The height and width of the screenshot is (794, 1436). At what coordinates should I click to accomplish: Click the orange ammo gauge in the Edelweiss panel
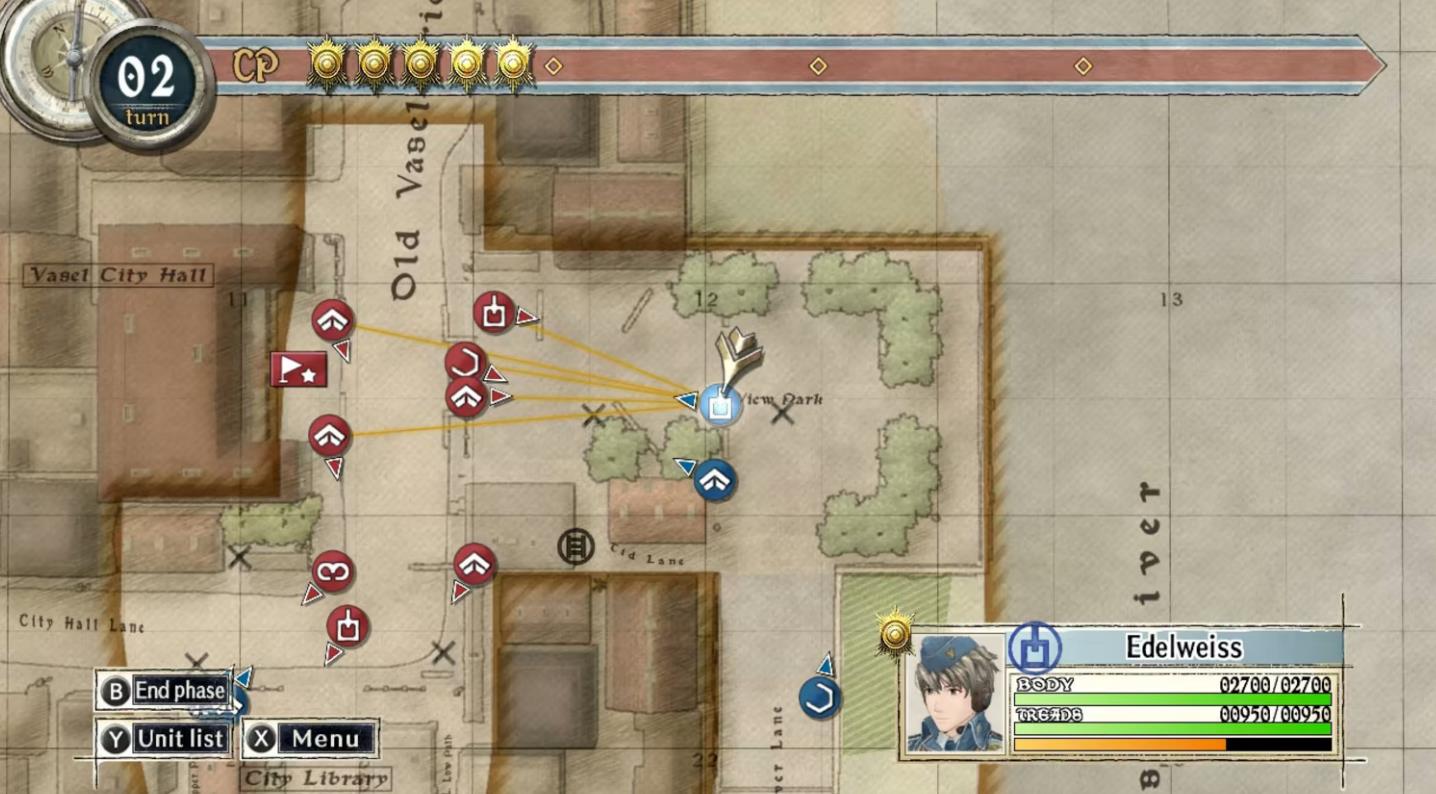tap(1118, 745)
